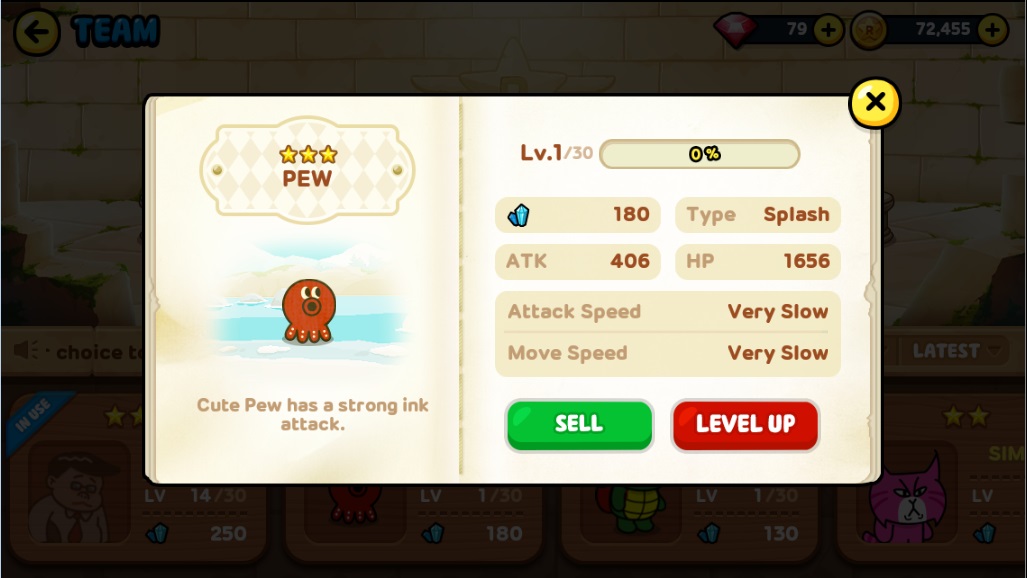Add more ruby gems
Image resolution: width=1027 pixels, height=578 pixels.
pos(828,30)
